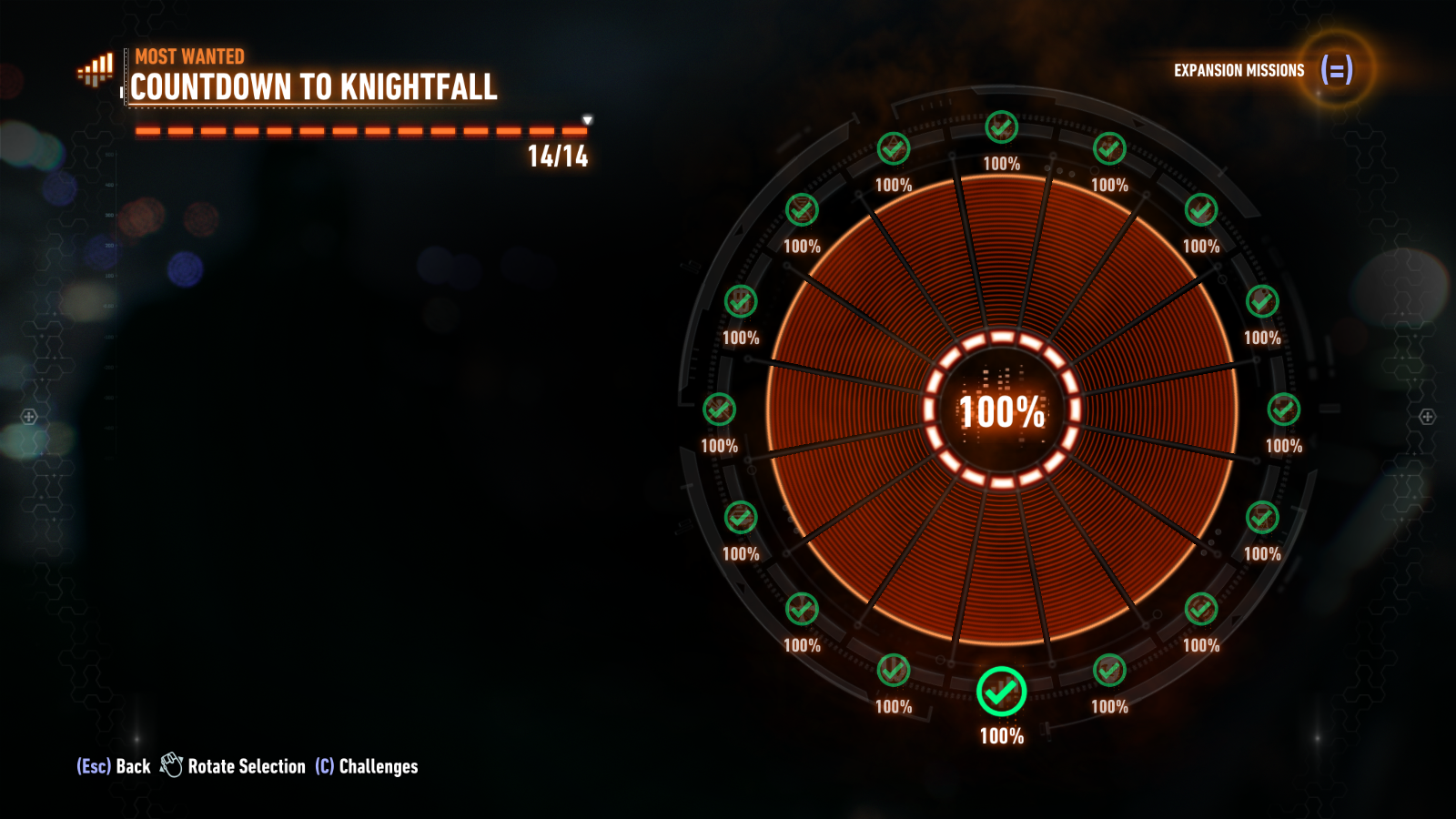Open the Most Wanted label

pyautogui.click(x=188, y=56)
